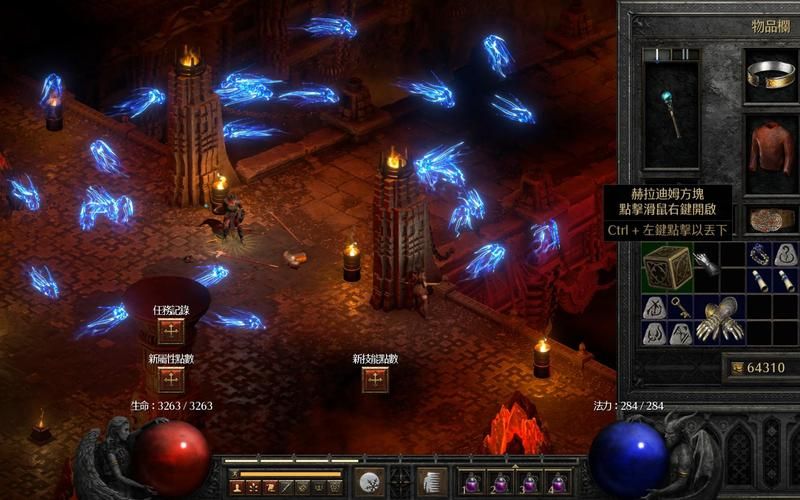Screen dimensions: 800x500
Task: Open the right skill scroll icon
Action: (x=432, y=481)
